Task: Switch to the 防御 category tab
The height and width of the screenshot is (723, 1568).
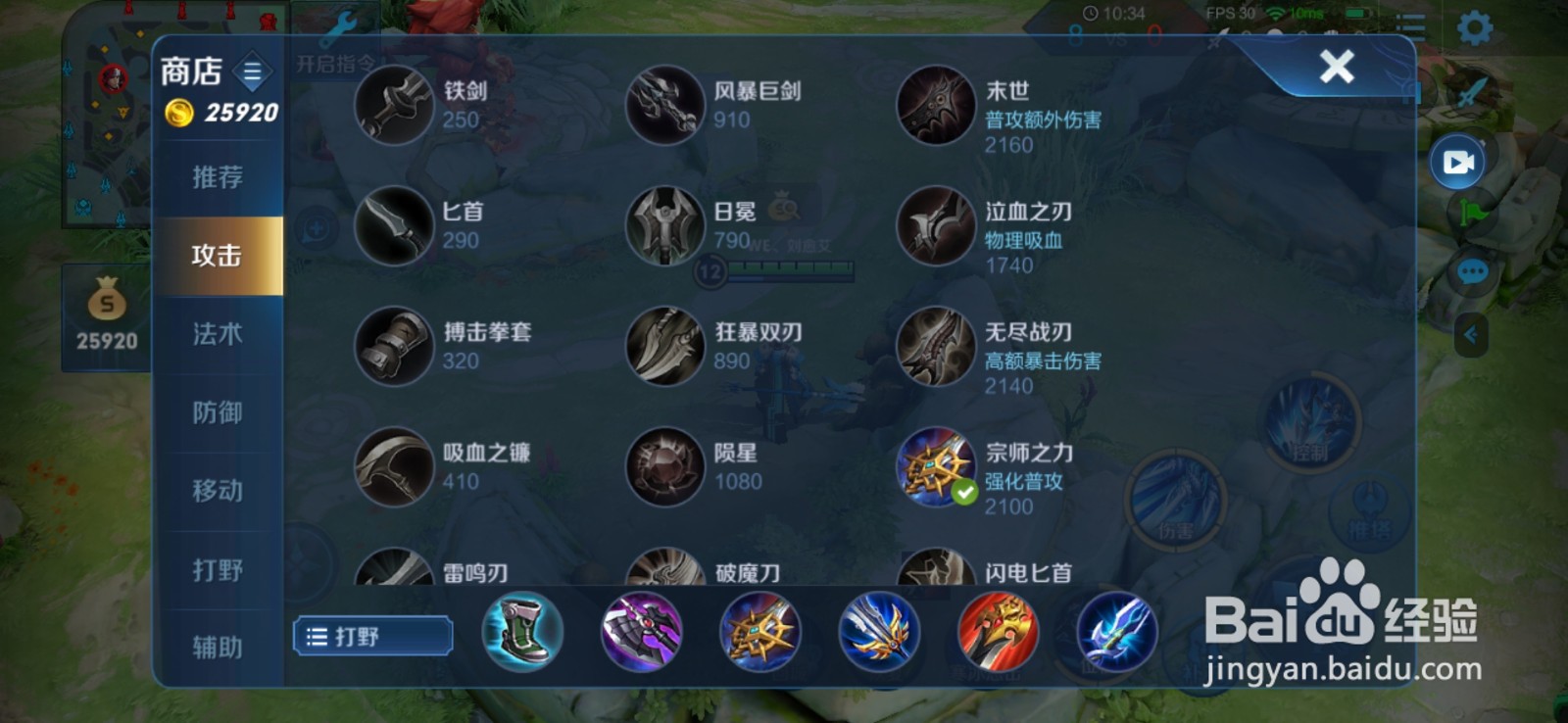Action: [217, 411]
